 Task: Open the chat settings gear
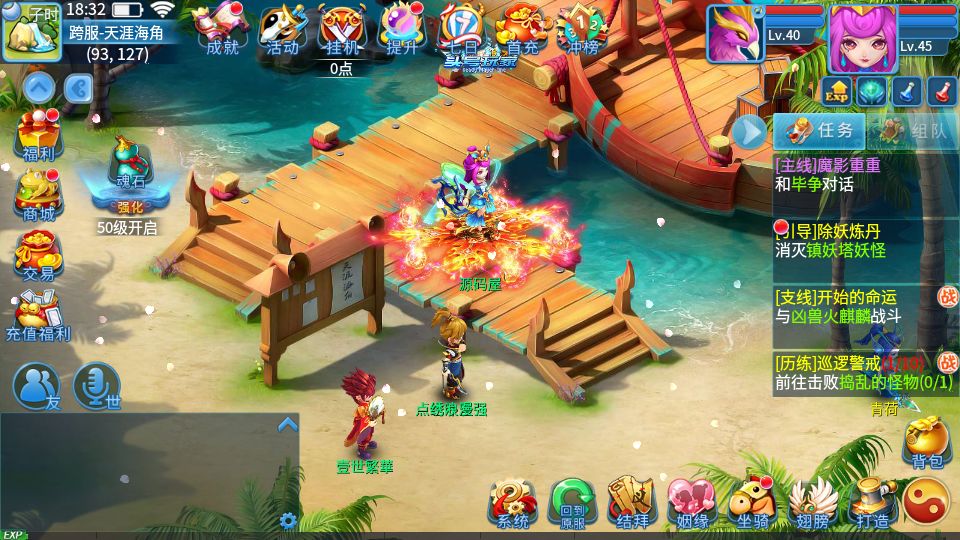[288, 520]
